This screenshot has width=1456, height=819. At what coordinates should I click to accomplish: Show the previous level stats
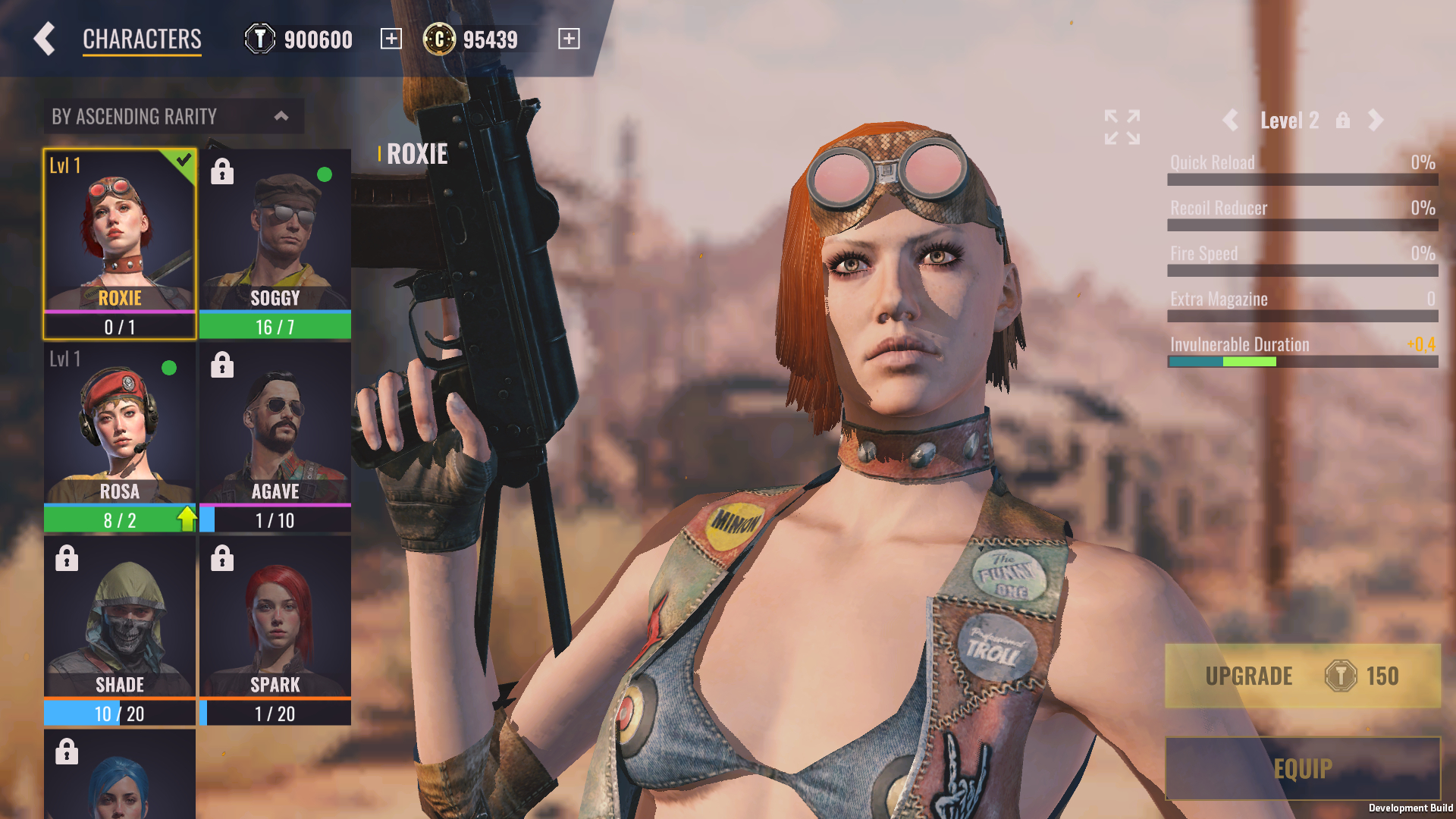1230,120
